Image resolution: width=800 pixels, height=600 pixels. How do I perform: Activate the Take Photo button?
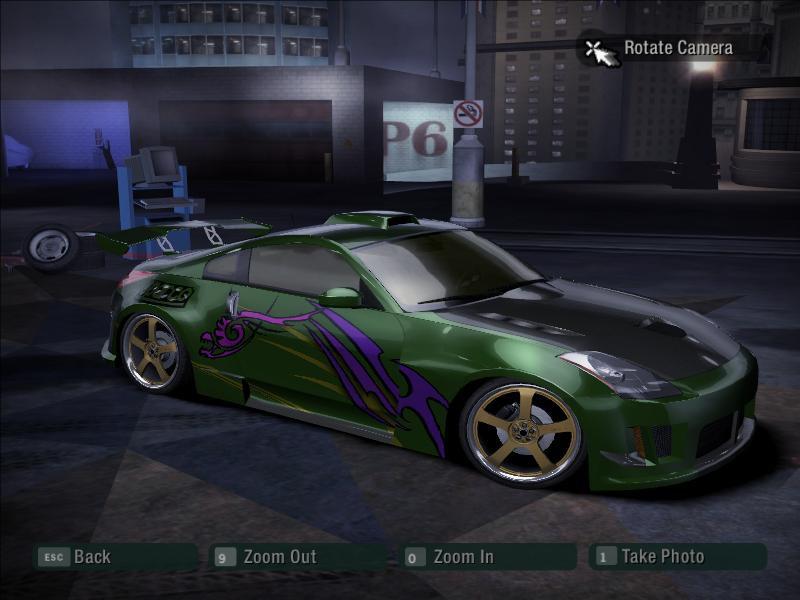661,557
